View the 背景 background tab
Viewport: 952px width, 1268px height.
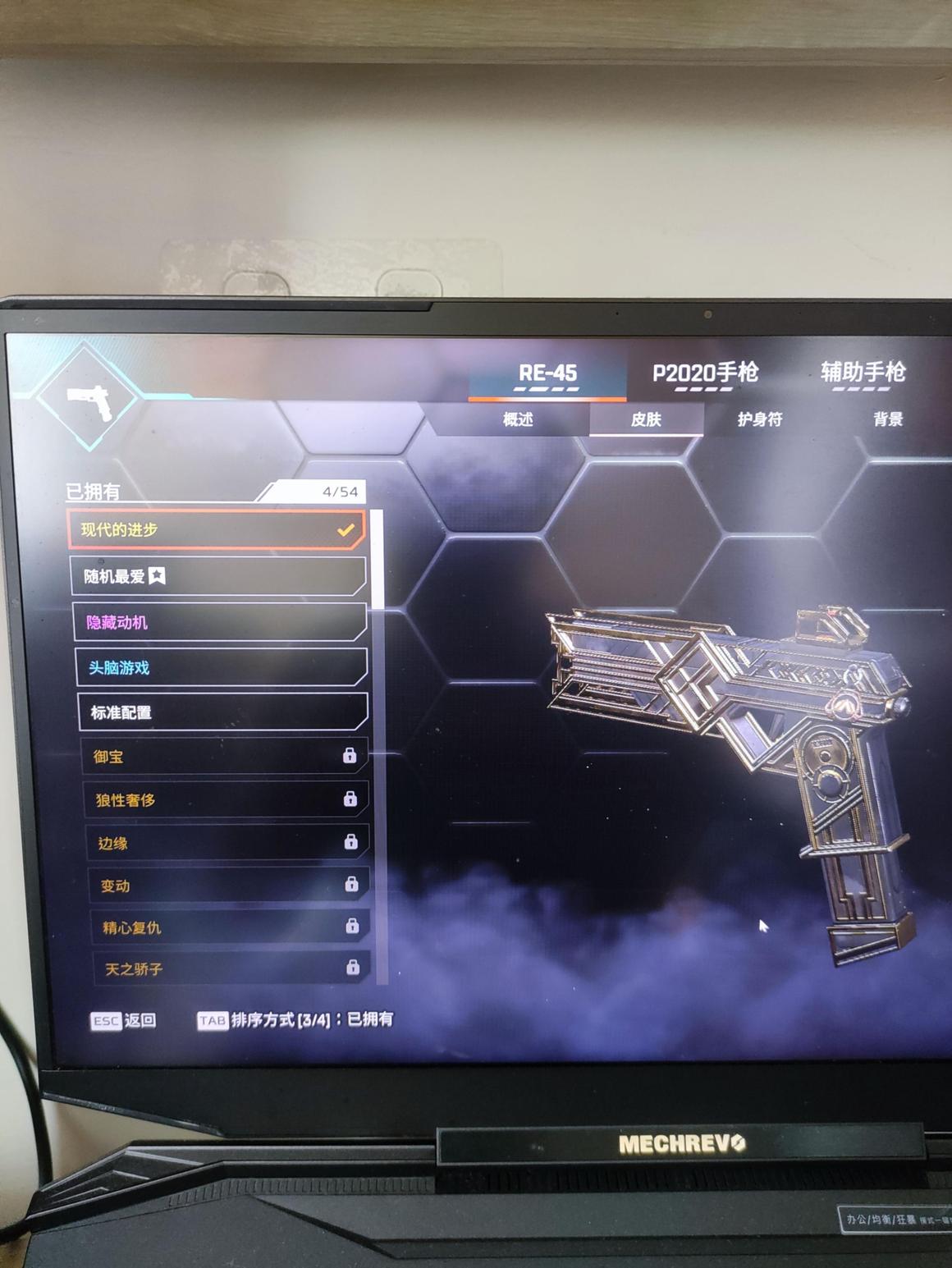click(887, 419)
